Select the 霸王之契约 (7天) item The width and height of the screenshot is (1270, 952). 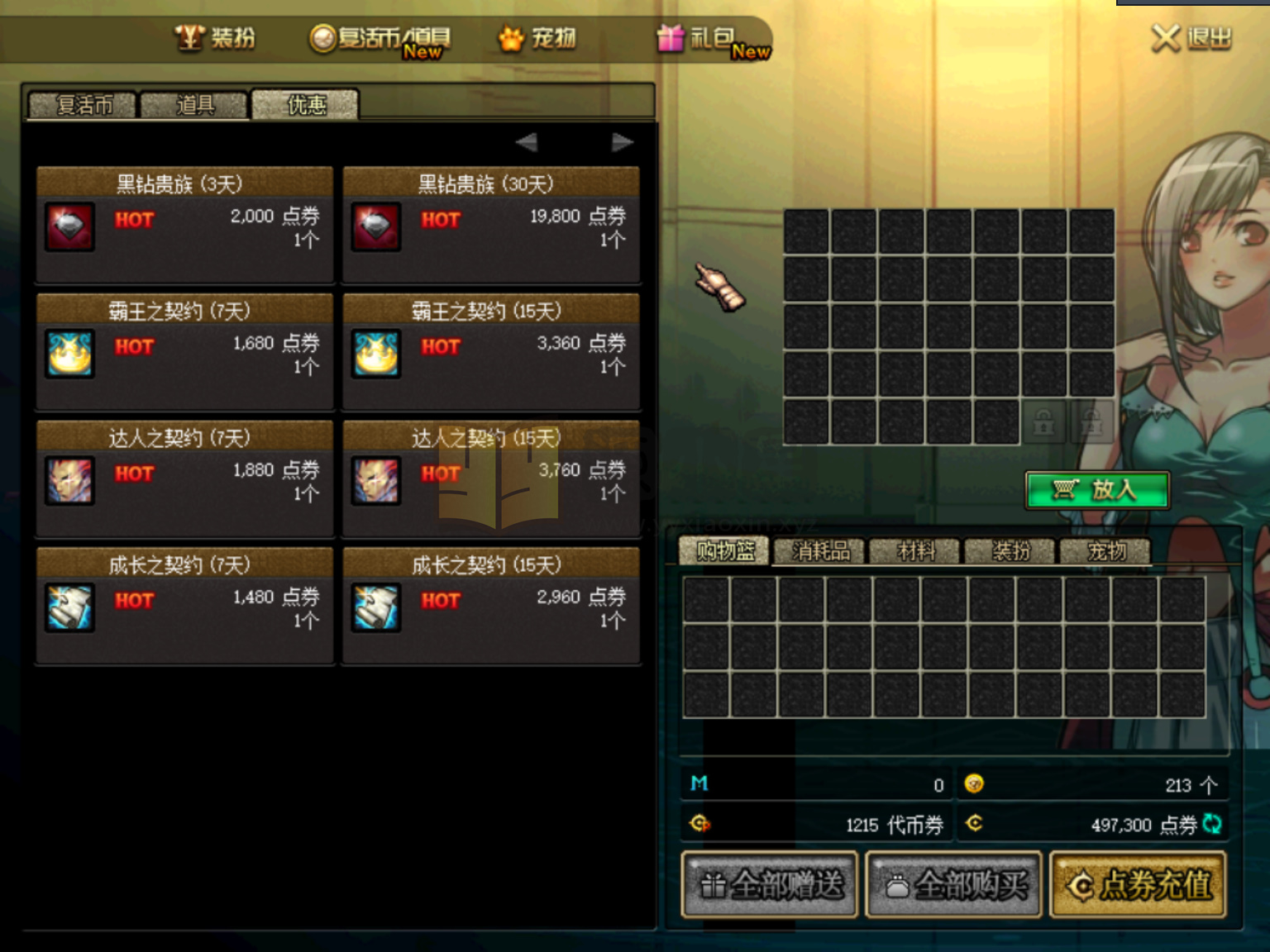click(x=184, y=352)
